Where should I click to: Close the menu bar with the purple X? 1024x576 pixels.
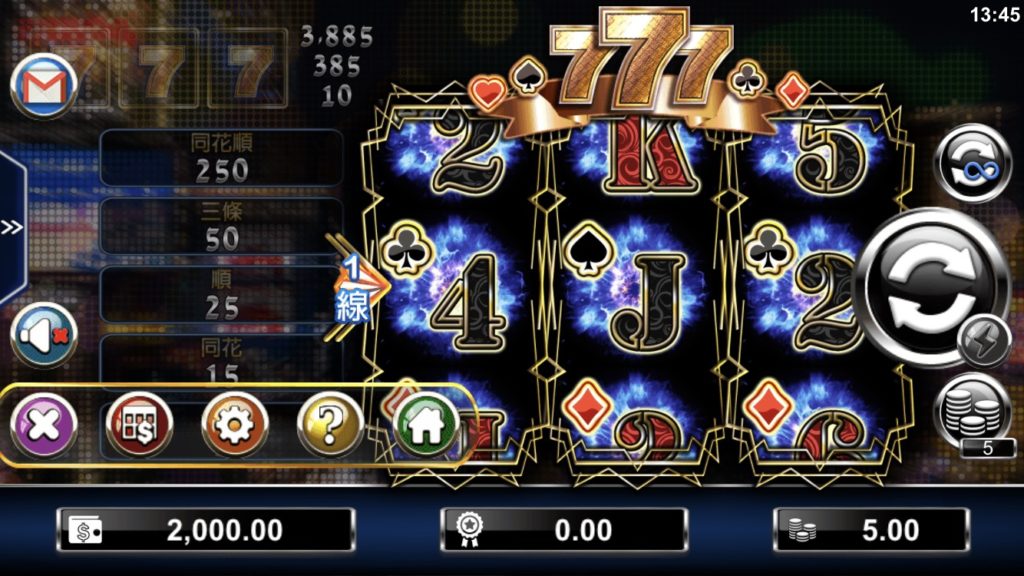[x=44, y=426]
